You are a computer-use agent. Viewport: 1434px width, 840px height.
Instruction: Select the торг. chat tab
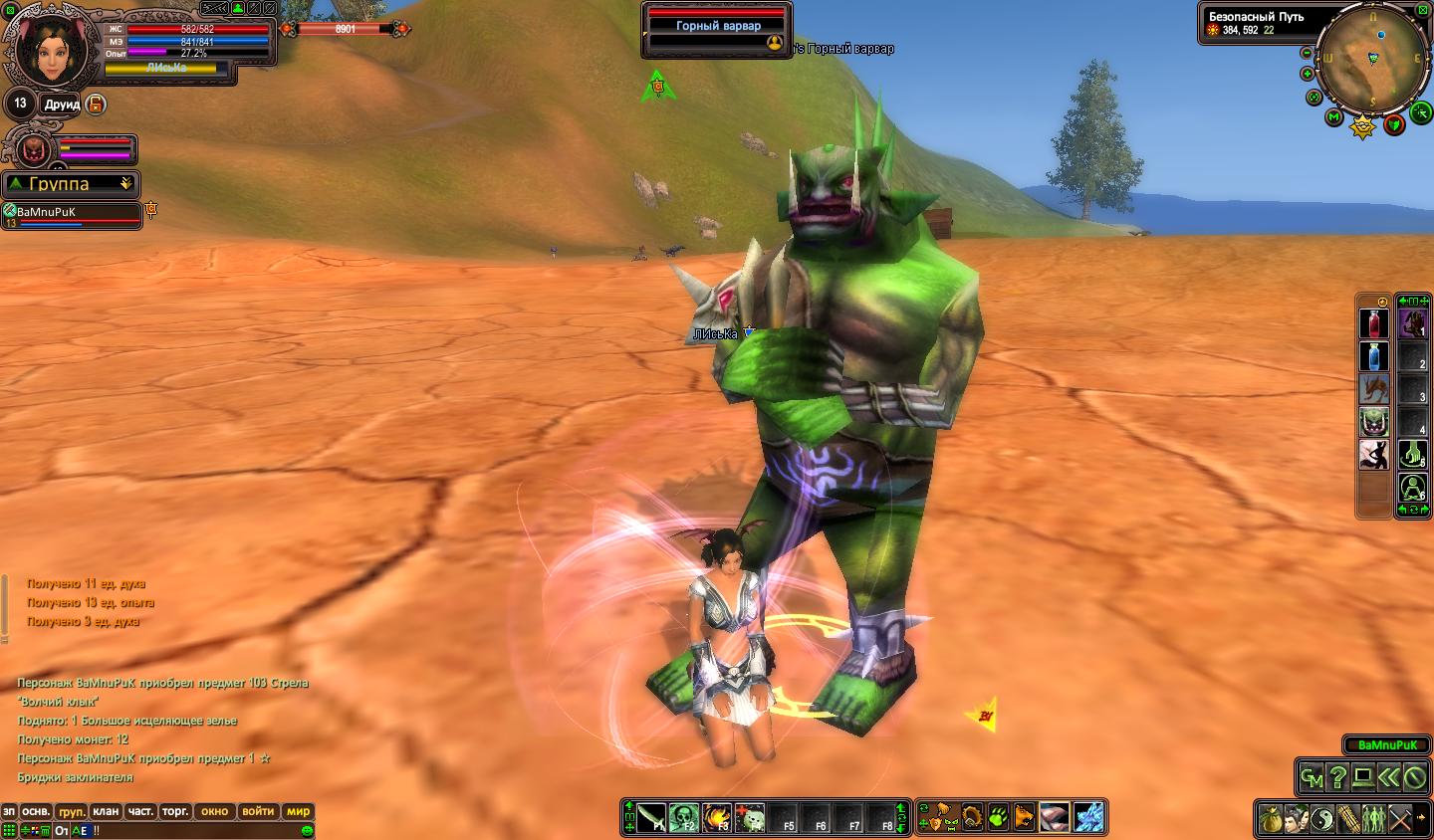click(x=175, y=811)
